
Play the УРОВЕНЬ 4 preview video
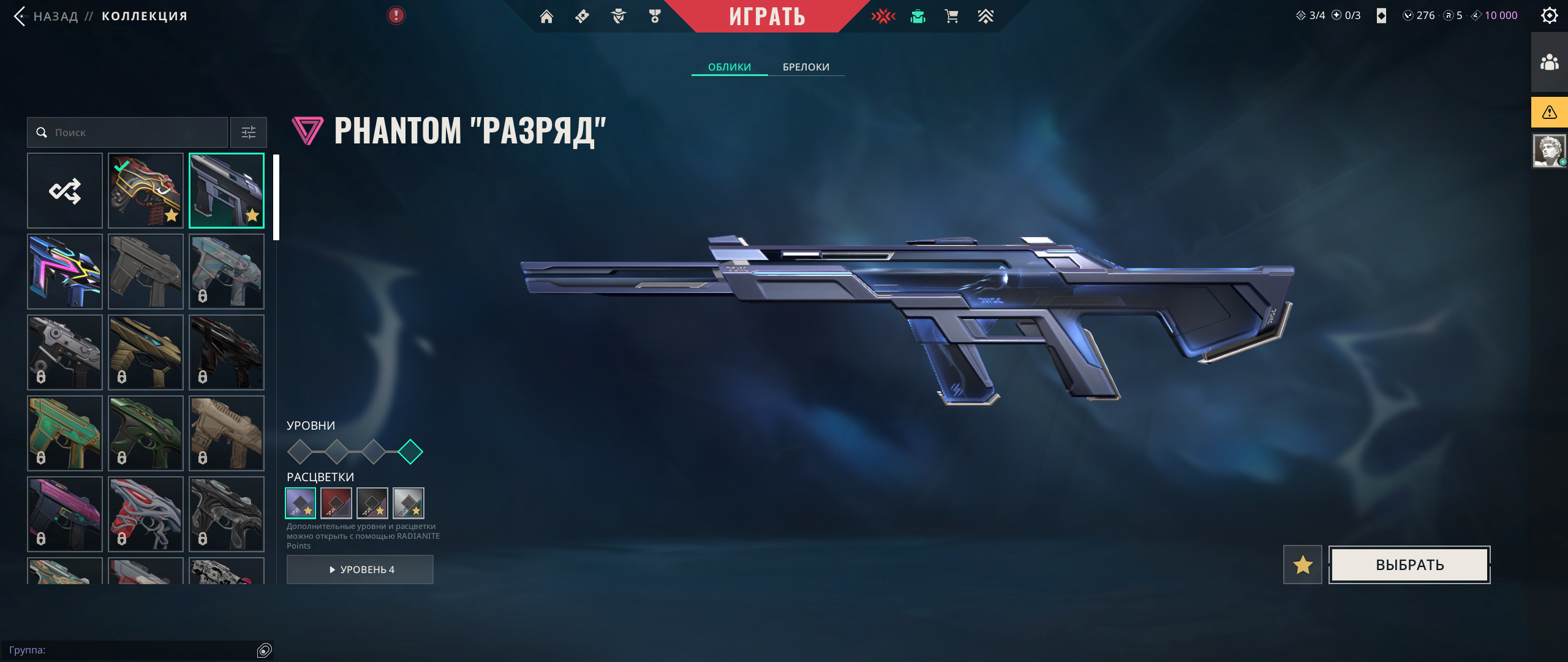pos(360,569)
